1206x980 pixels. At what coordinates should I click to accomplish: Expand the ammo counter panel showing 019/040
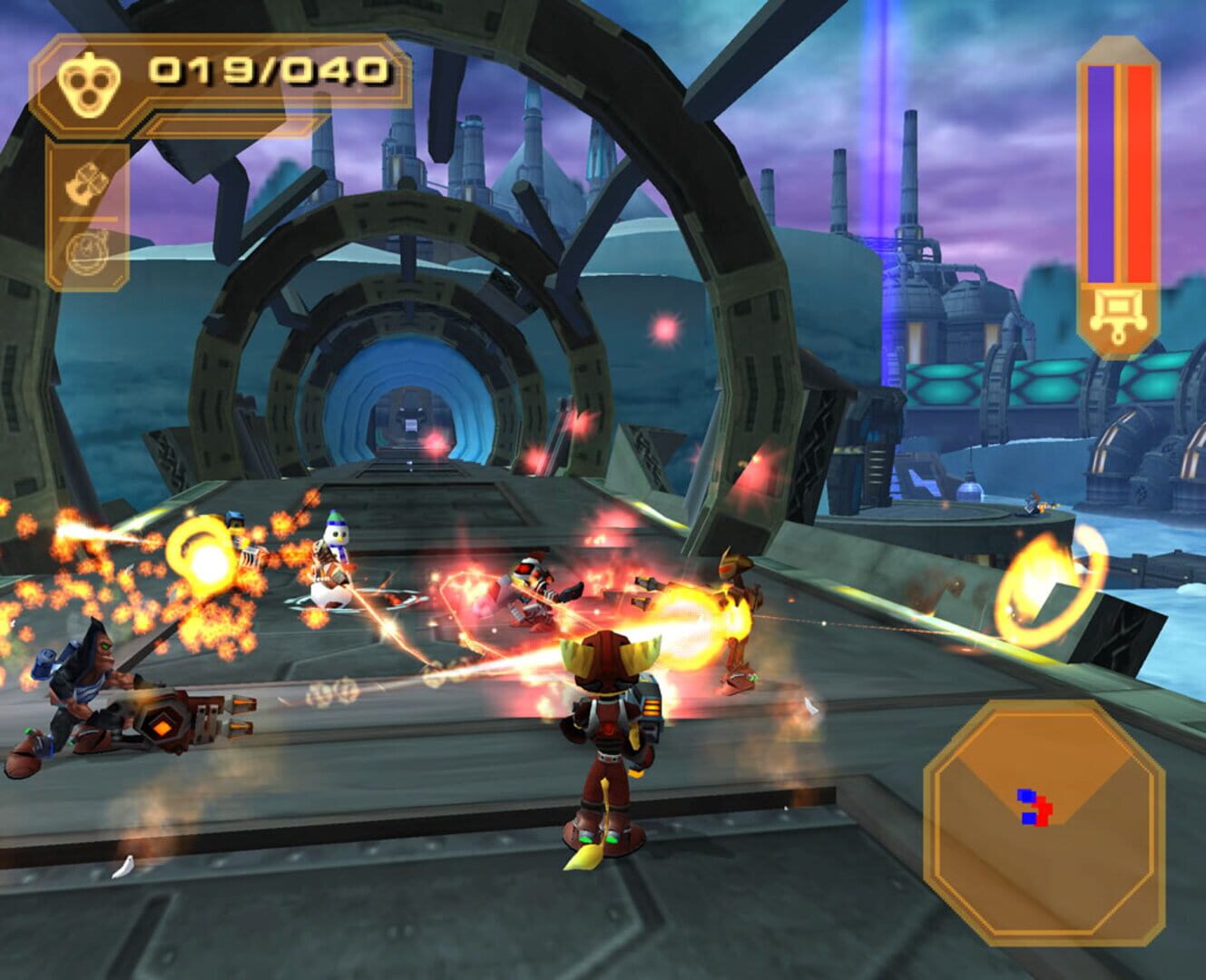pyautogui.click(x=218, y=74)
